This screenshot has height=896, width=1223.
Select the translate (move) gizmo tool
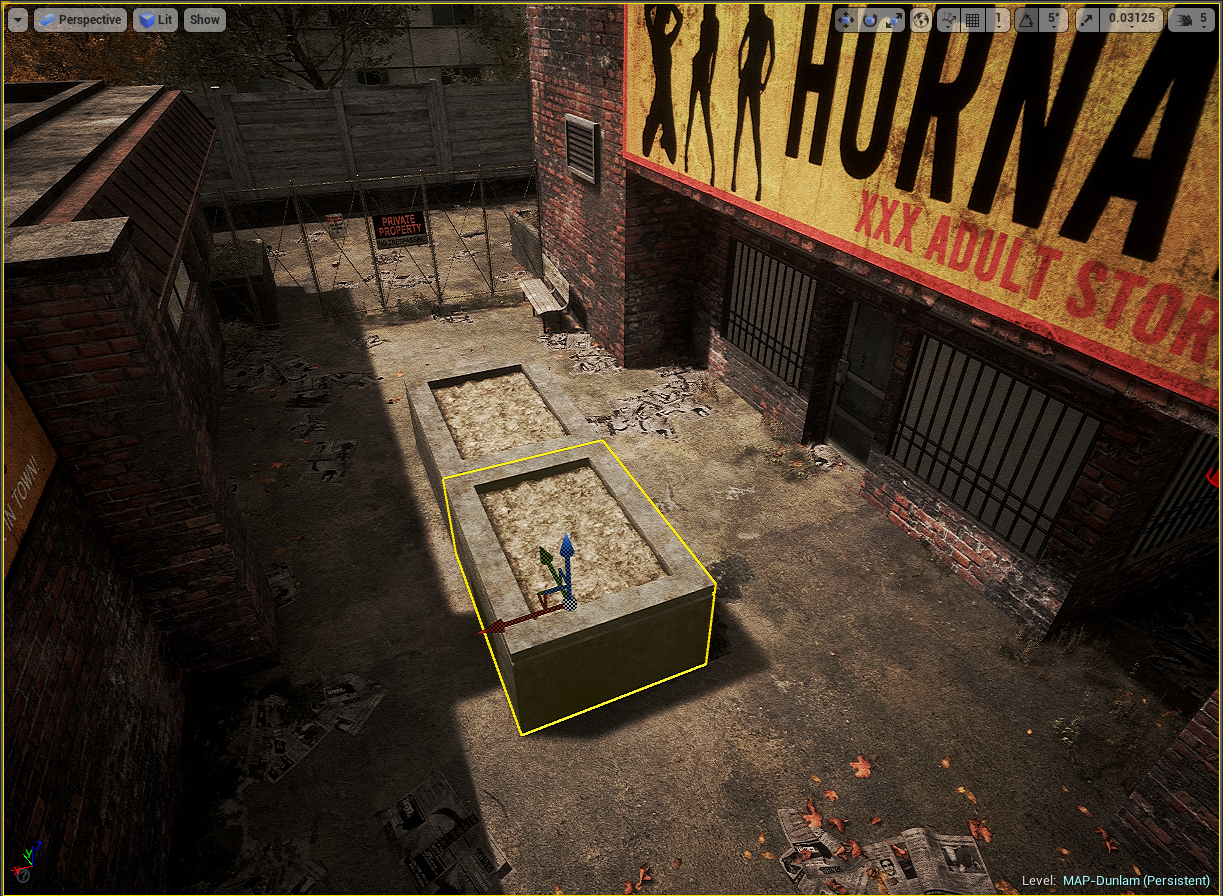click(846, 19)
